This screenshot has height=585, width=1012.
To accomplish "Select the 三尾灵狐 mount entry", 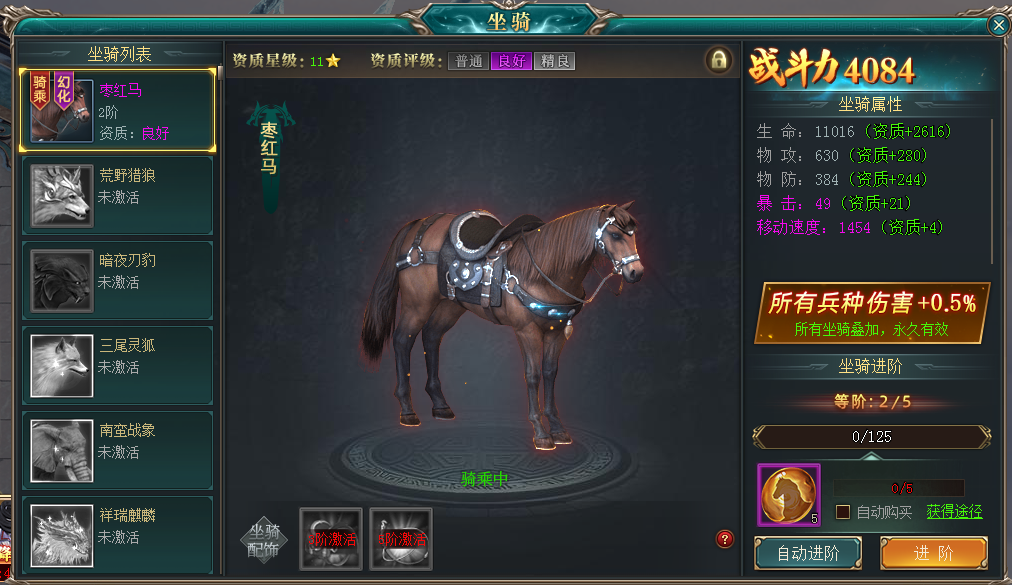I will (x=117, y=365).
